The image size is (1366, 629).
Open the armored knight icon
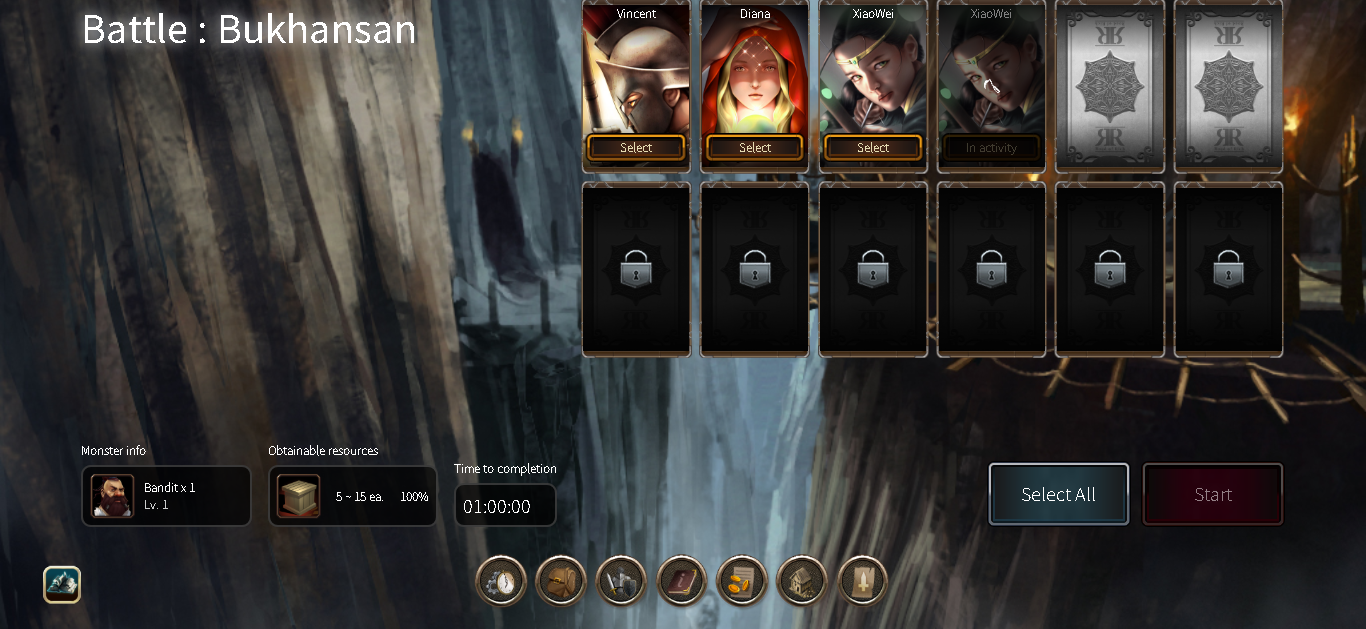tap(621, 581)
